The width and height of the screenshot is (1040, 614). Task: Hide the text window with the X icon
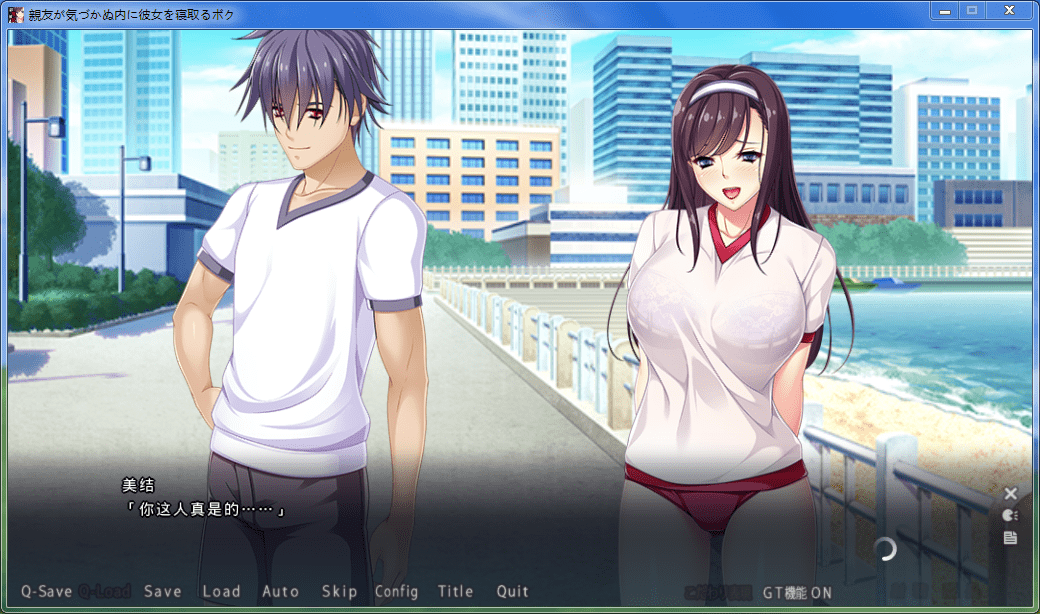tap(1010, 493)
